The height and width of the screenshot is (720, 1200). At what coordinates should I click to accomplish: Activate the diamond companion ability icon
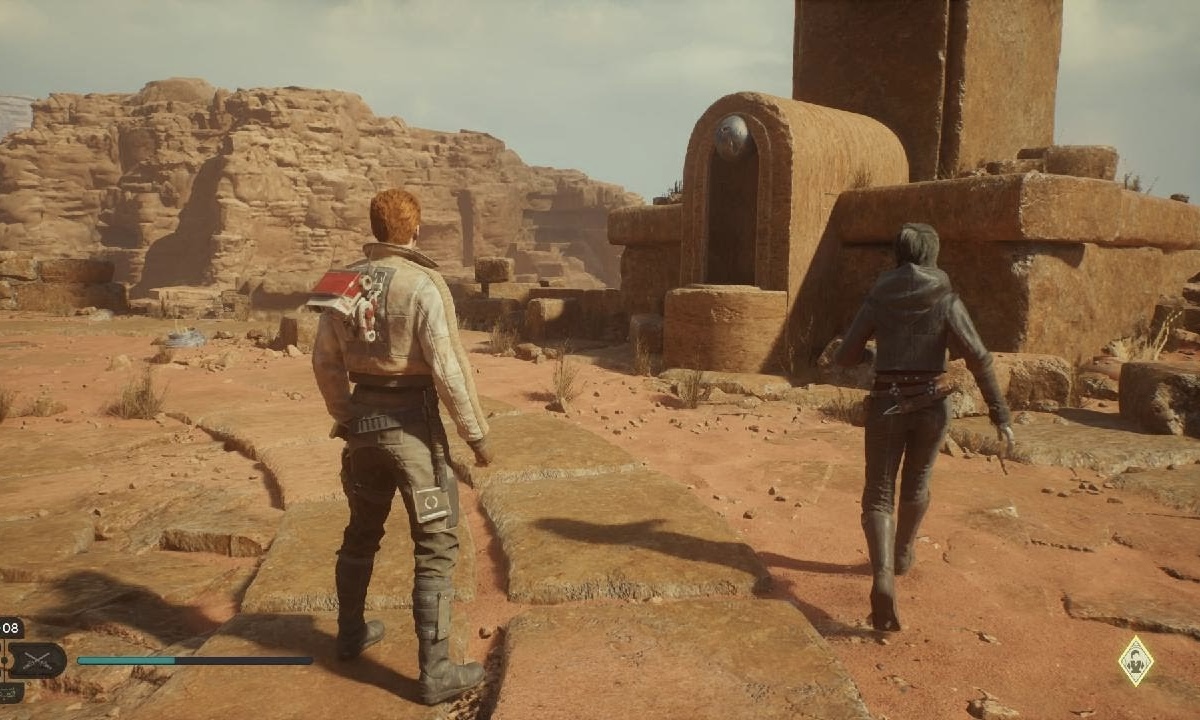(x=1135, y=661)
